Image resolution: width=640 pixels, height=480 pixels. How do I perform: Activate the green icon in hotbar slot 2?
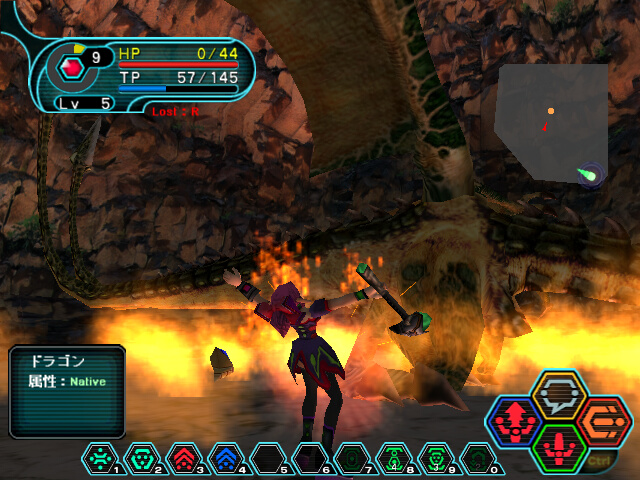tap(141, 458)
